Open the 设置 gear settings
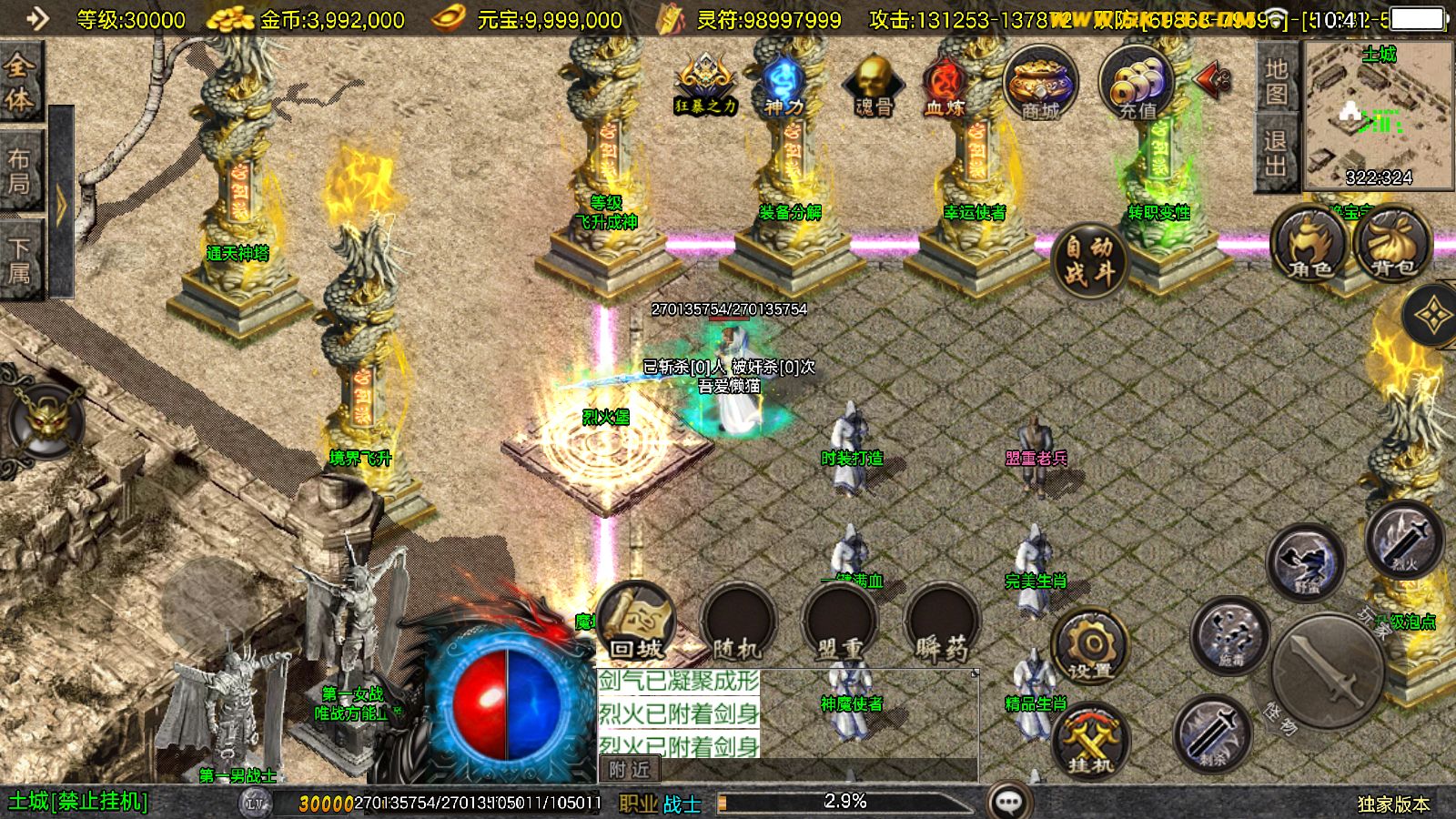Screen dimensions: 1456x819 click(x=1090, y=647)
